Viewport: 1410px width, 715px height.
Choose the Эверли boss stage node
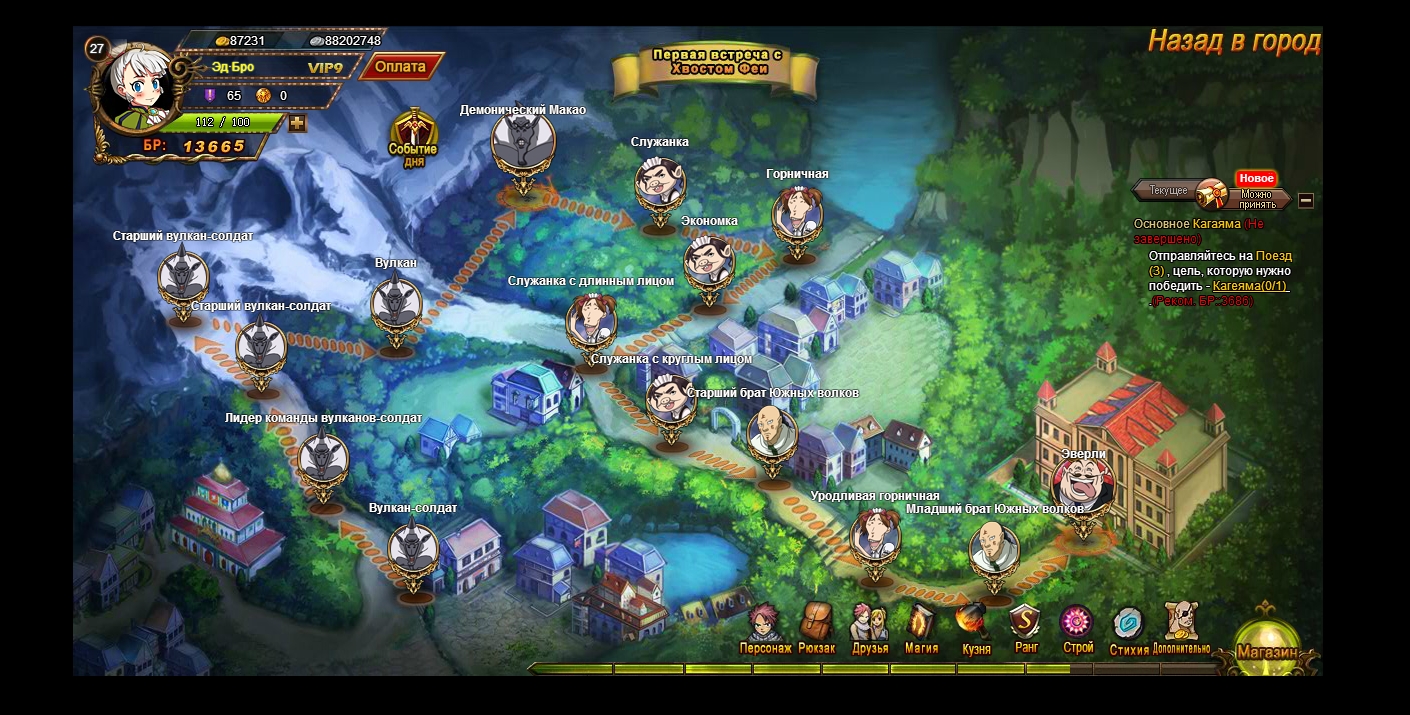1084,489
